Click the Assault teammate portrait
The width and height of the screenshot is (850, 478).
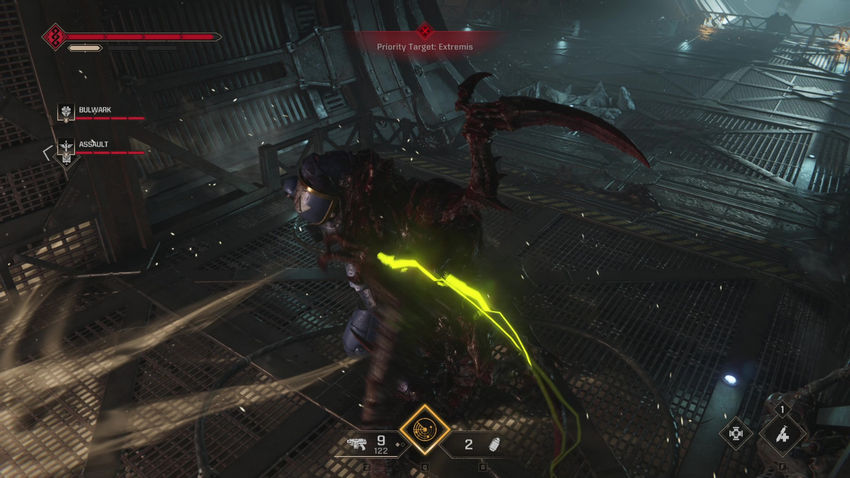(66, 149)
